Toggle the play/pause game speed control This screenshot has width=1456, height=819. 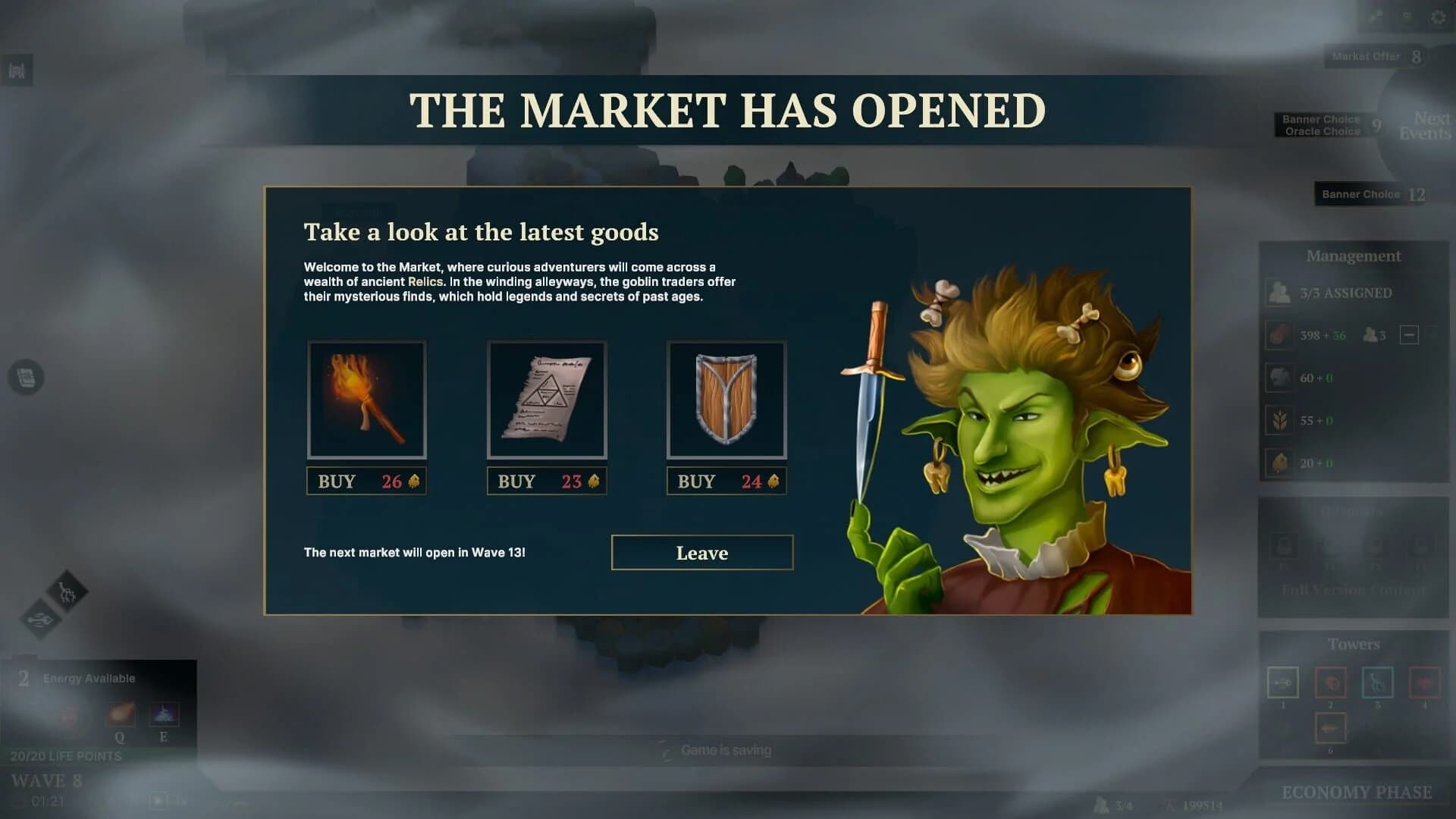coord(158,800)
